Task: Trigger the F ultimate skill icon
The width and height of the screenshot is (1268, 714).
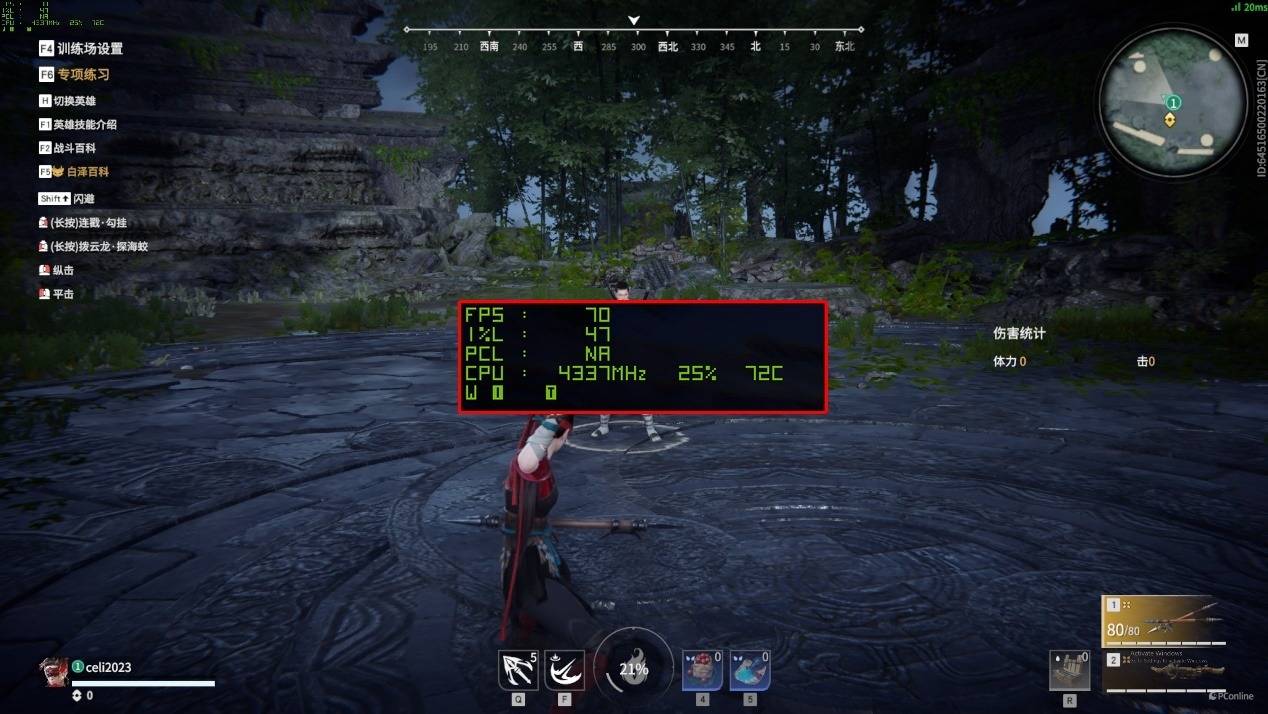Action: (x=564, y=670)
